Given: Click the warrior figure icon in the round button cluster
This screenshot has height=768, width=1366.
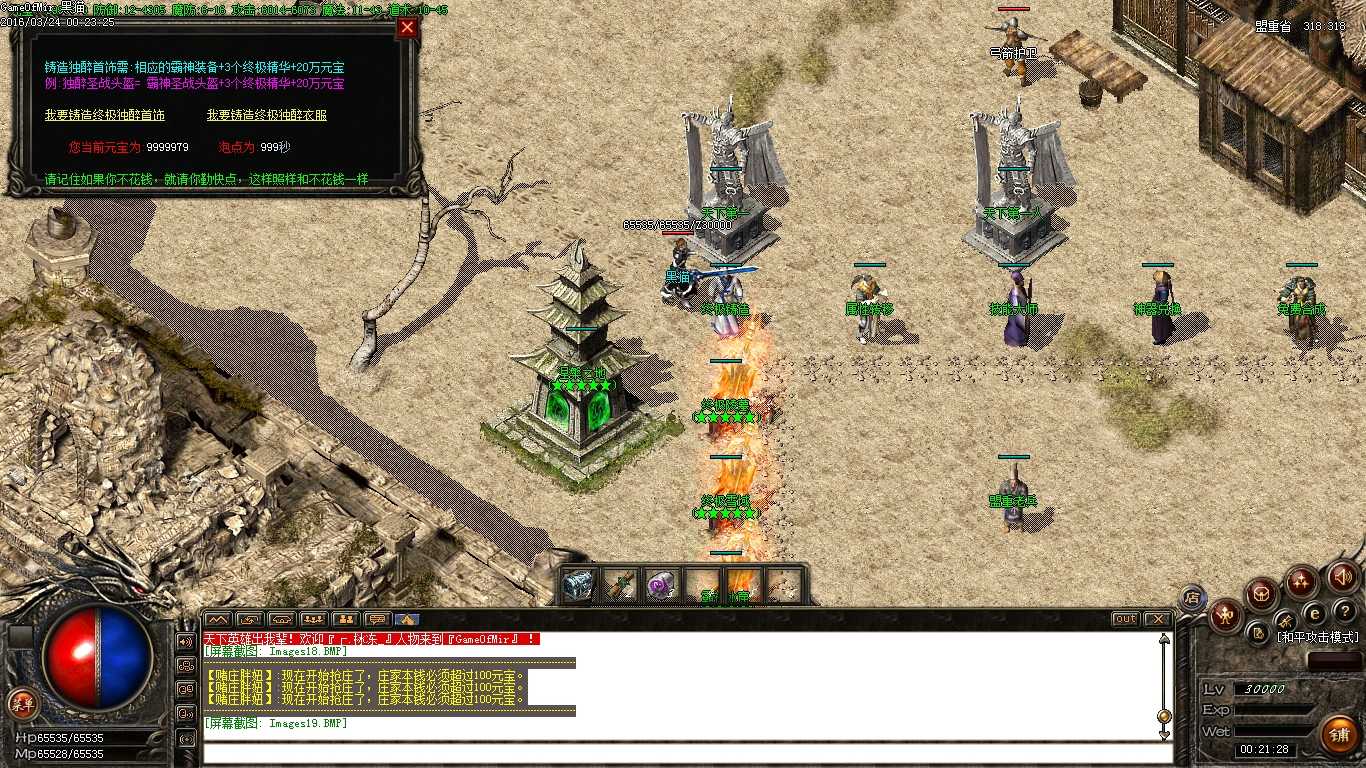Looking at the screenshot, I should pyautogui.click(x=1226, y=615).
